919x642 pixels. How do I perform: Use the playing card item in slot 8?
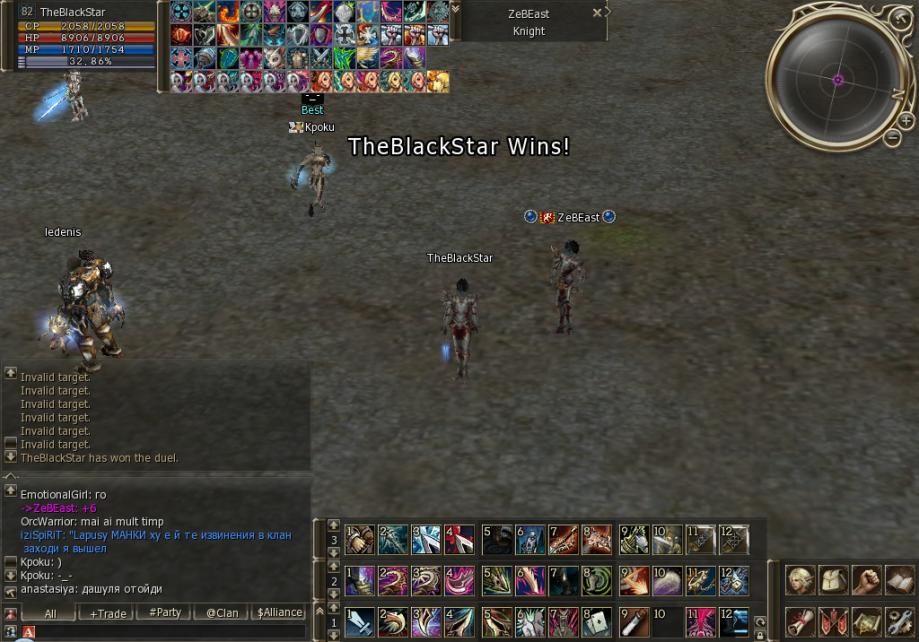coord(597,622)
